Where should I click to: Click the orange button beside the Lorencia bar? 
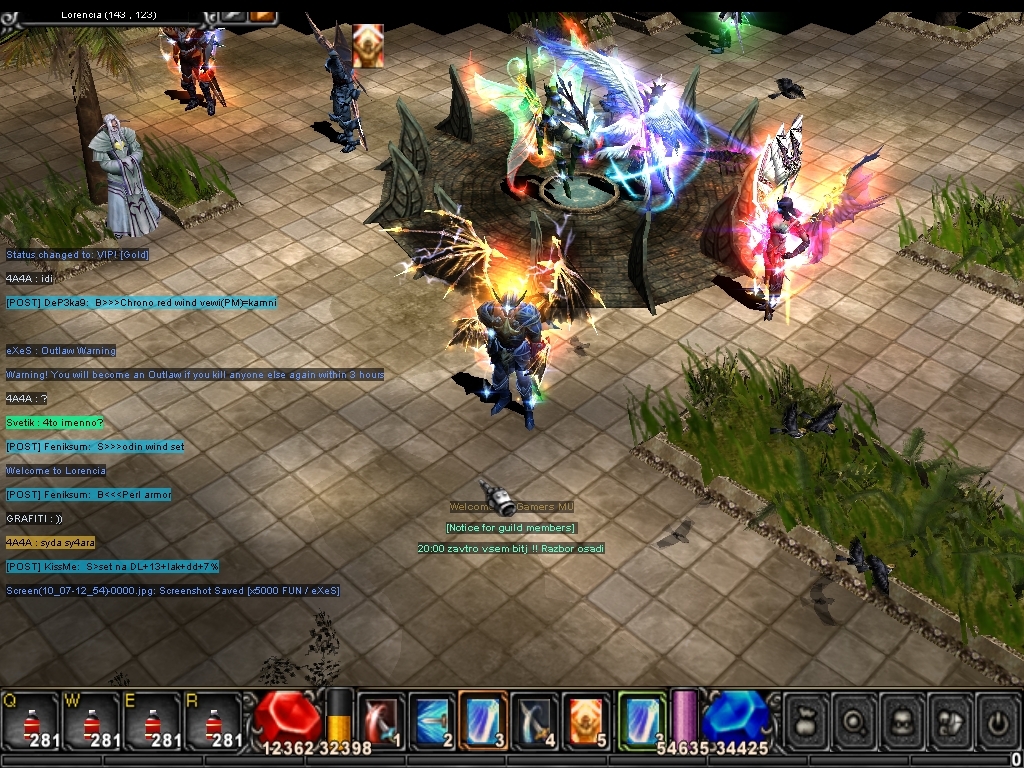pos(263,13)
